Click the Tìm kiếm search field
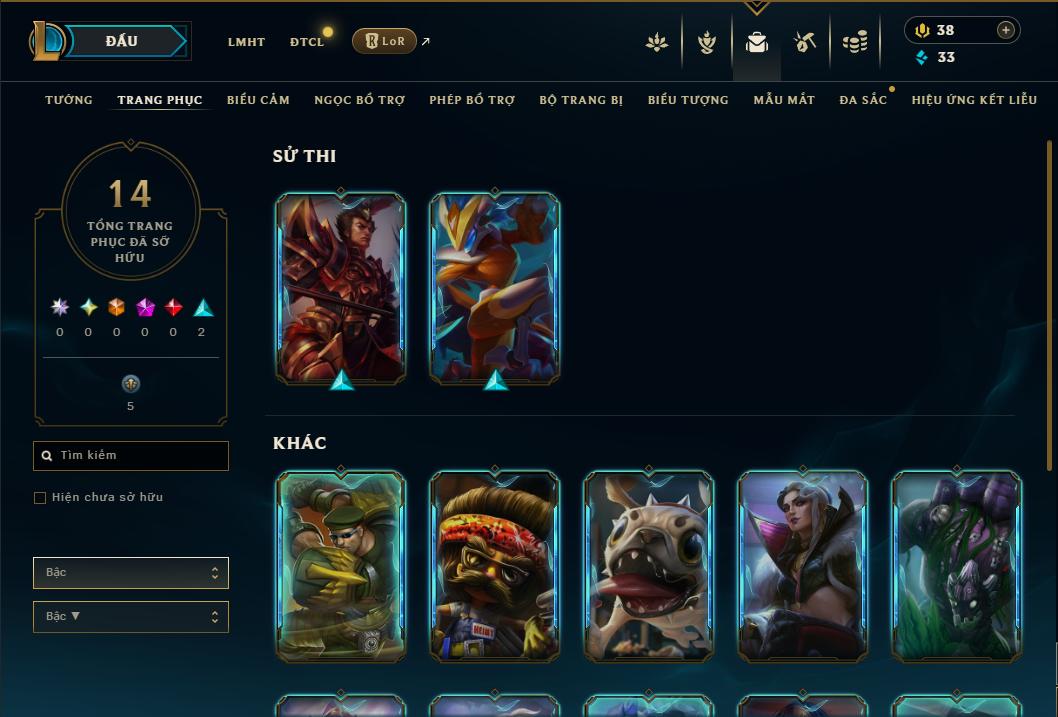 (131, 456)
